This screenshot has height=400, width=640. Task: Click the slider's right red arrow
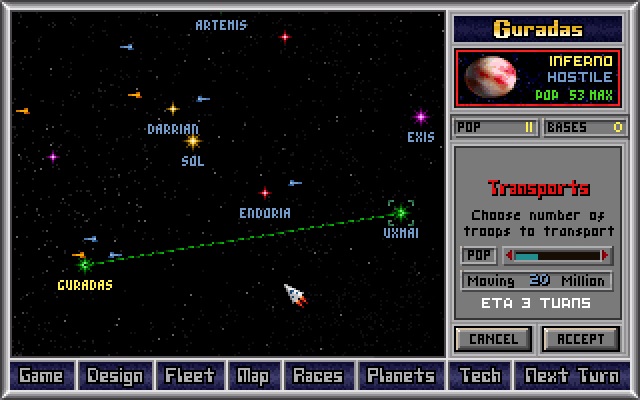[x=608, y=255]
